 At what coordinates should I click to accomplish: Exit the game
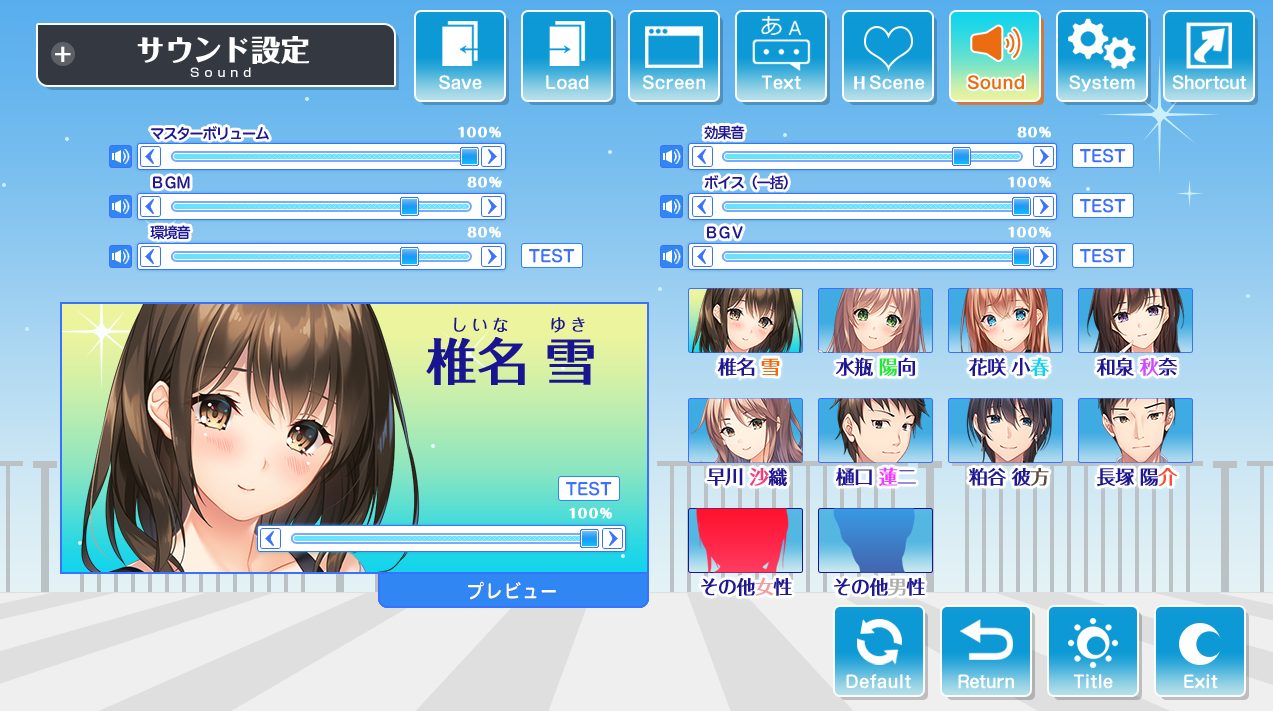tap(1200, 652)
